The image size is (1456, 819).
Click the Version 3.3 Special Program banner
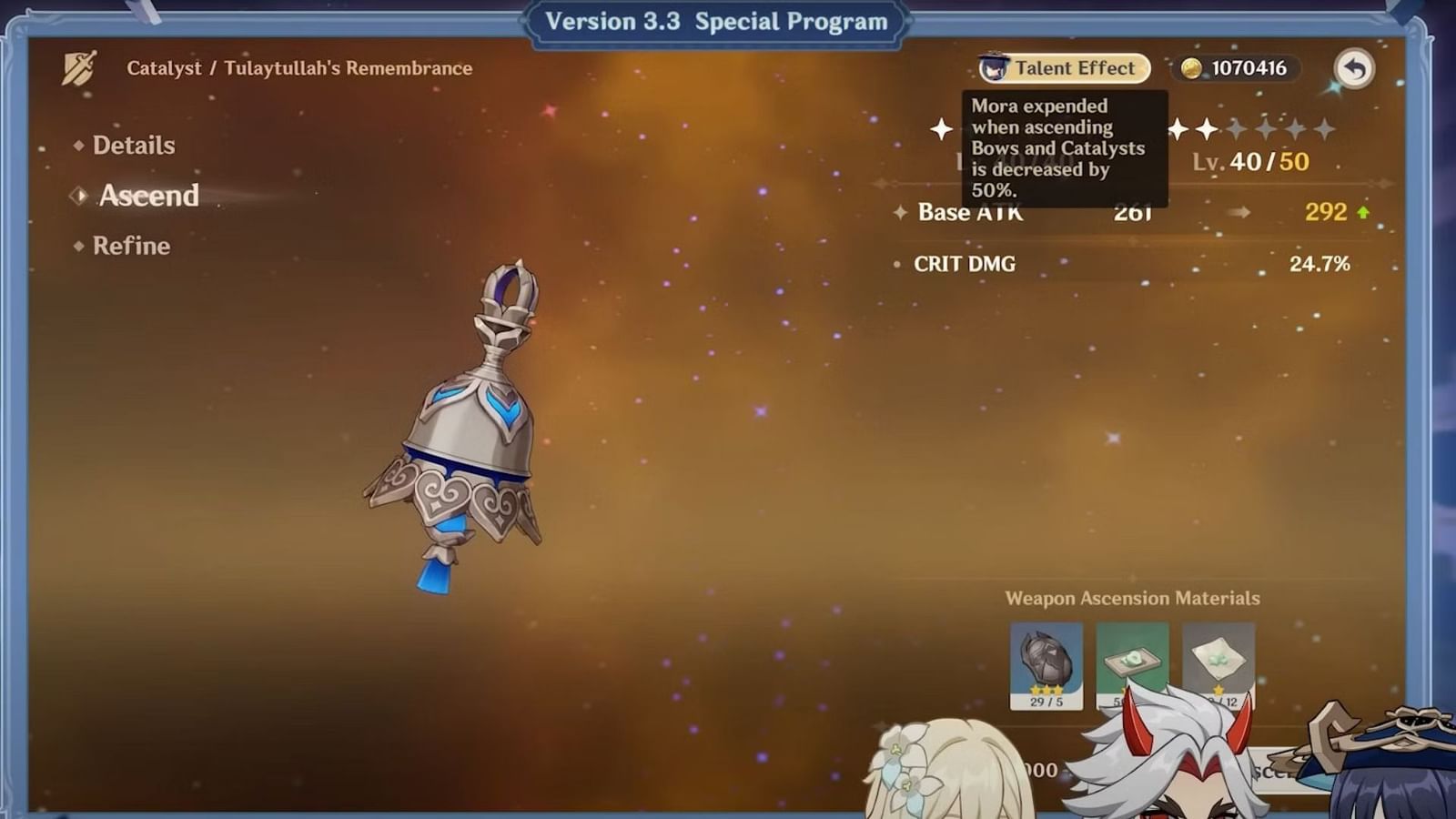coord(715,21)
